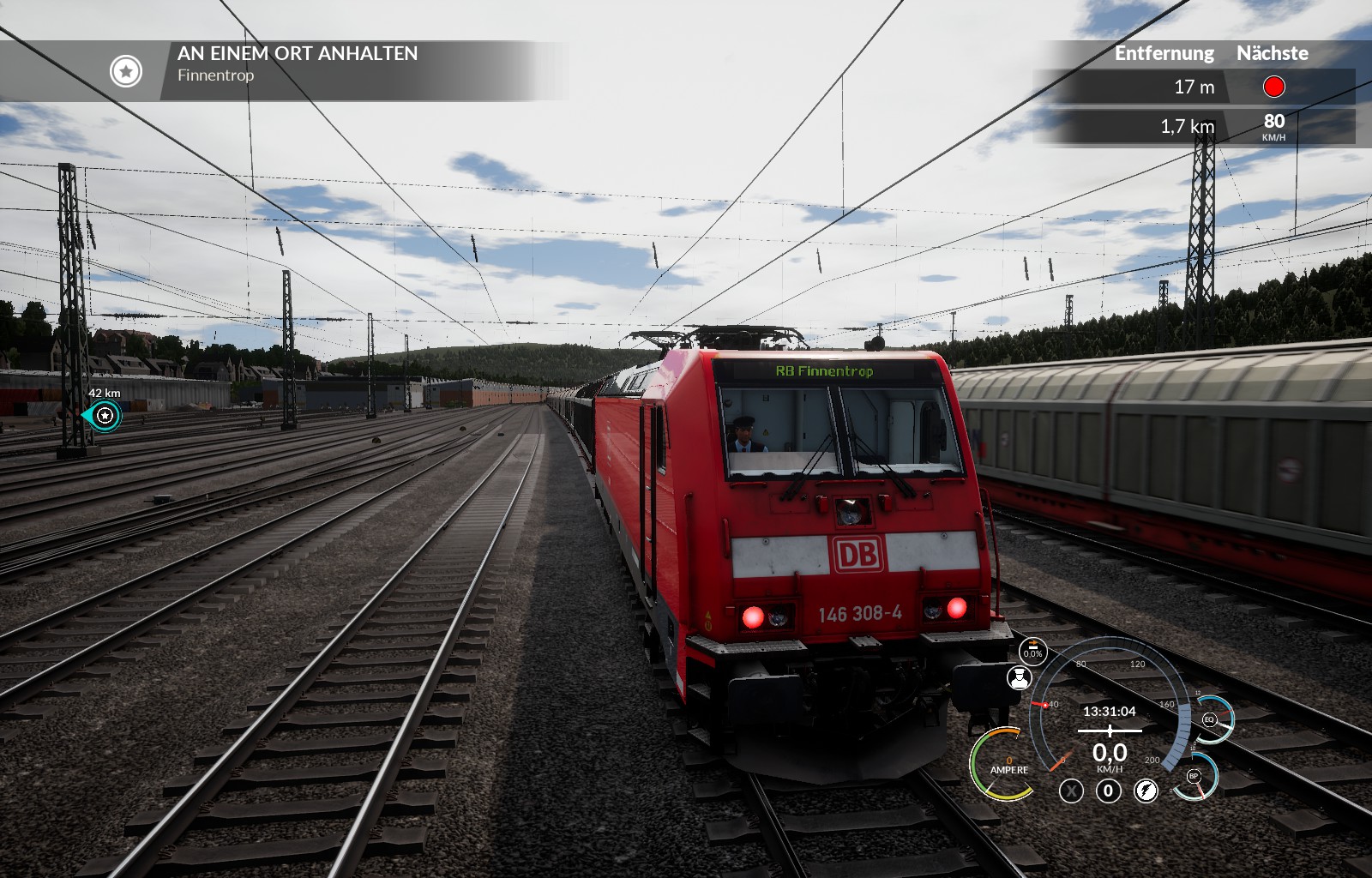1372x878 pixels.
Task: Click the train driver icon
Action: [x=1019, y=678]
